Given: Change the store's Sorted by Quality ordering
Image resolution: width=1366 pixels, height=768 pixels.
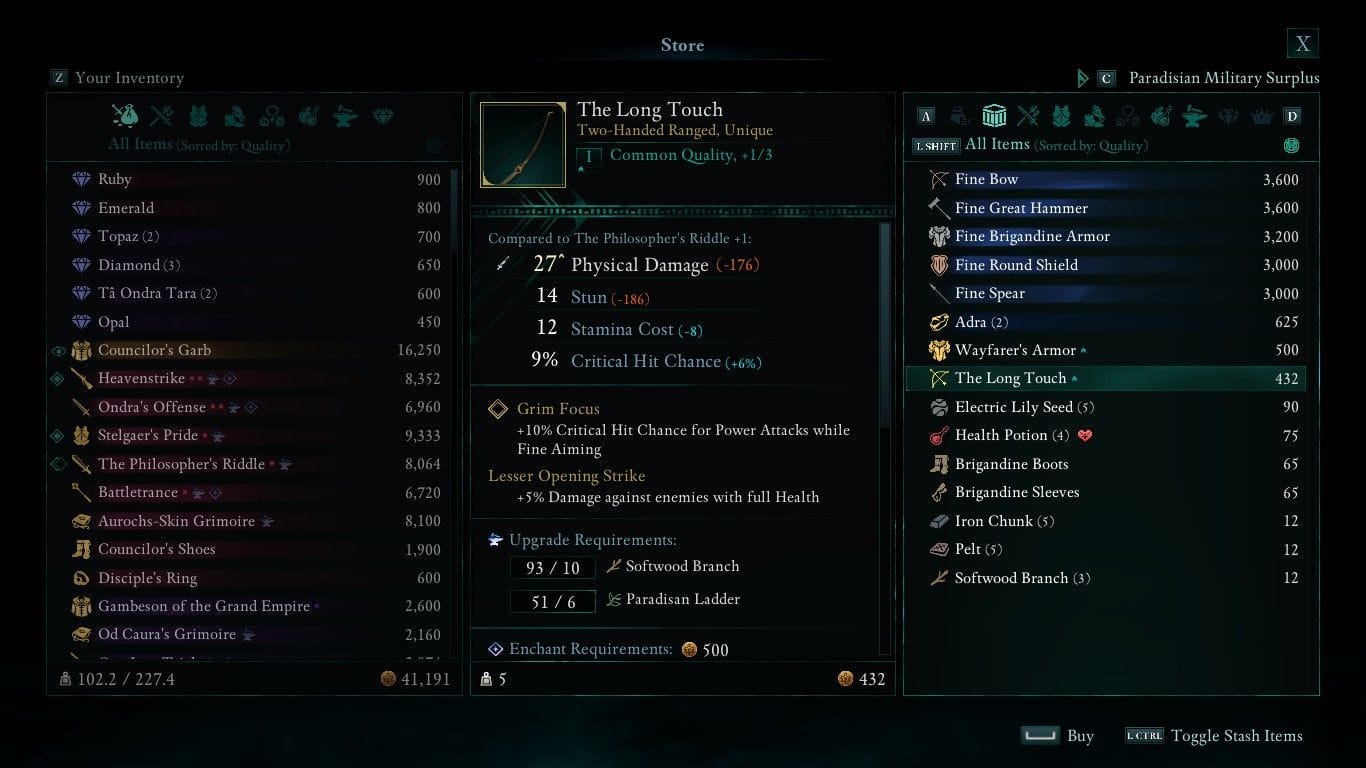Looking at the screenshot, I should (x=1291, y=145).
